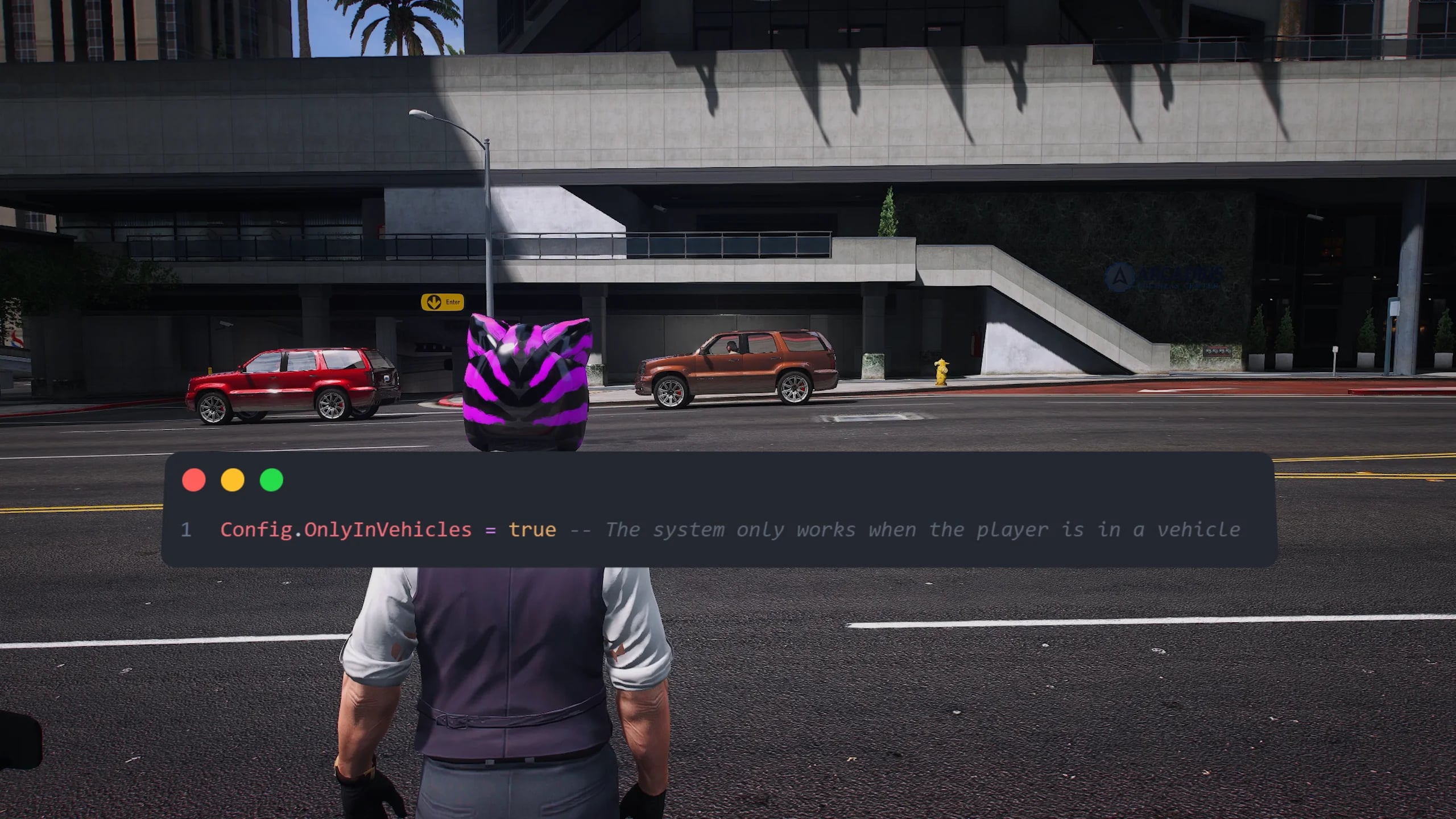Screen dimensions: 1456x819
Task: Maximize the code window with the green dot
Action: click(x=271, y=480)
